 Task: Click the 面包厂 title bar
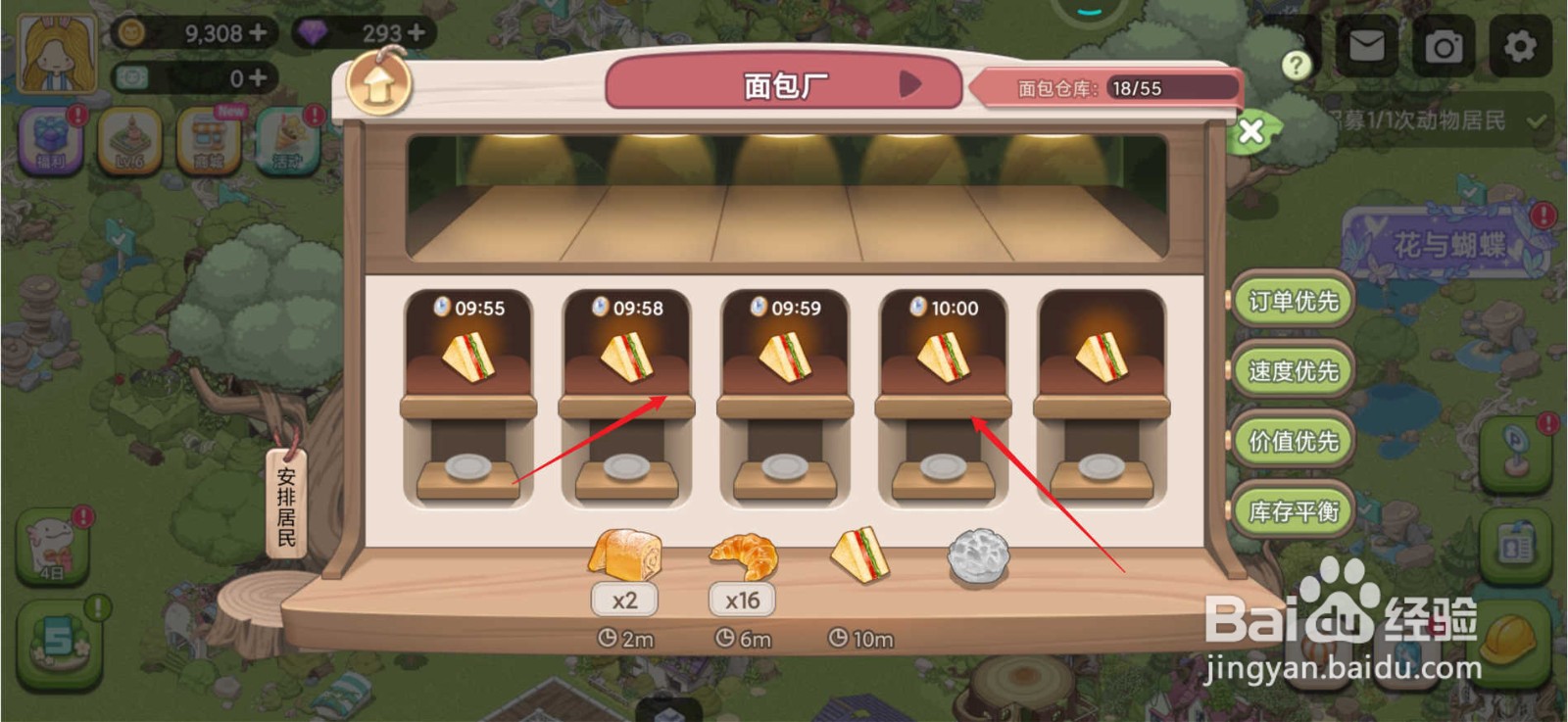pos(794,86)
